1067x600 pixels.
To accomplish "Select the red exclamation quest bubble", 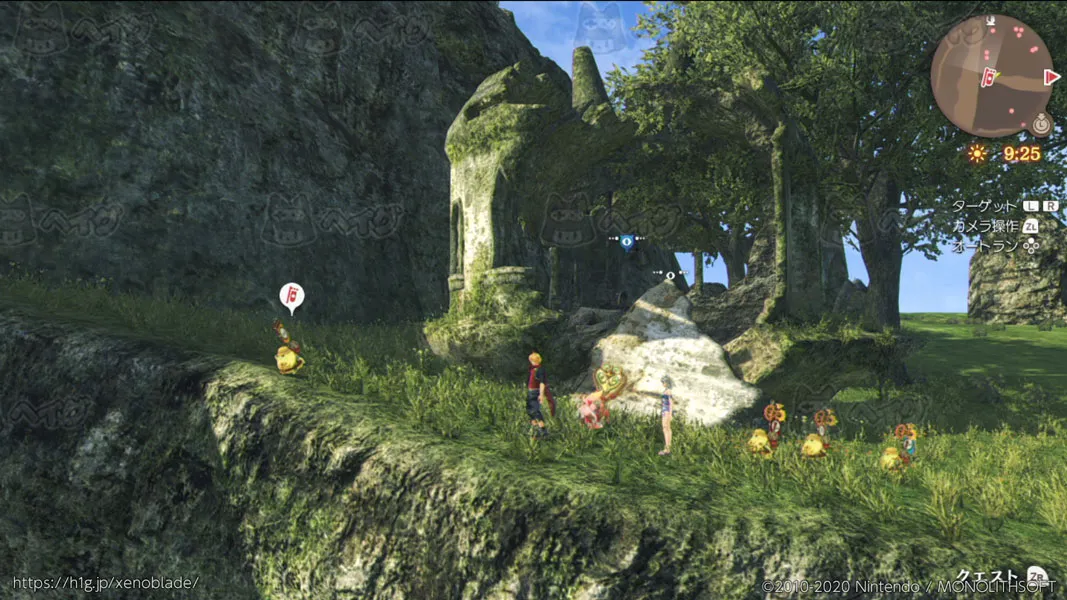I will pos(291,296).
